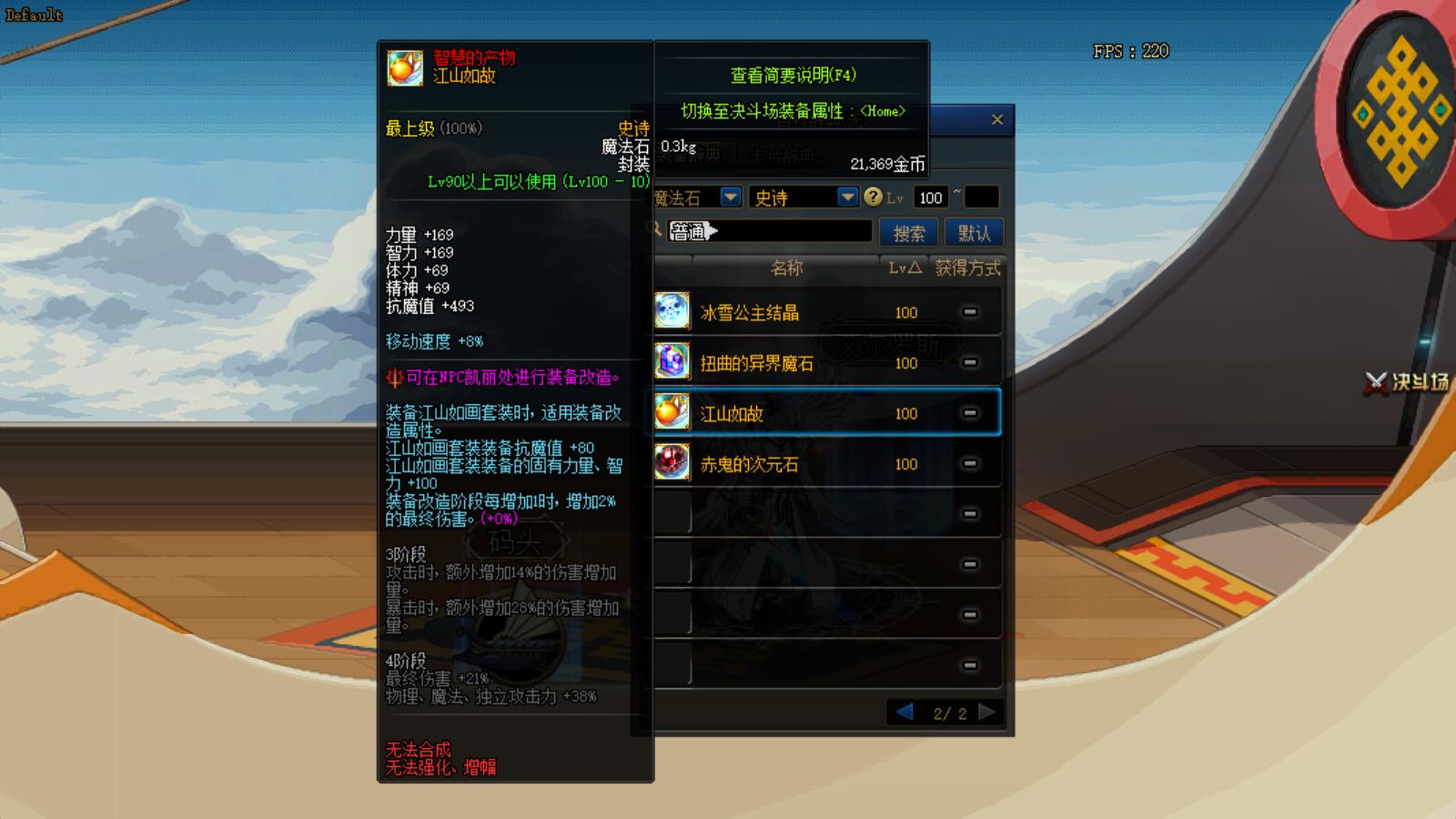This screenshot has width=1456, height=819.
Task: Click the minus icon in 江山如故 acquisition column
Action: 970,412
